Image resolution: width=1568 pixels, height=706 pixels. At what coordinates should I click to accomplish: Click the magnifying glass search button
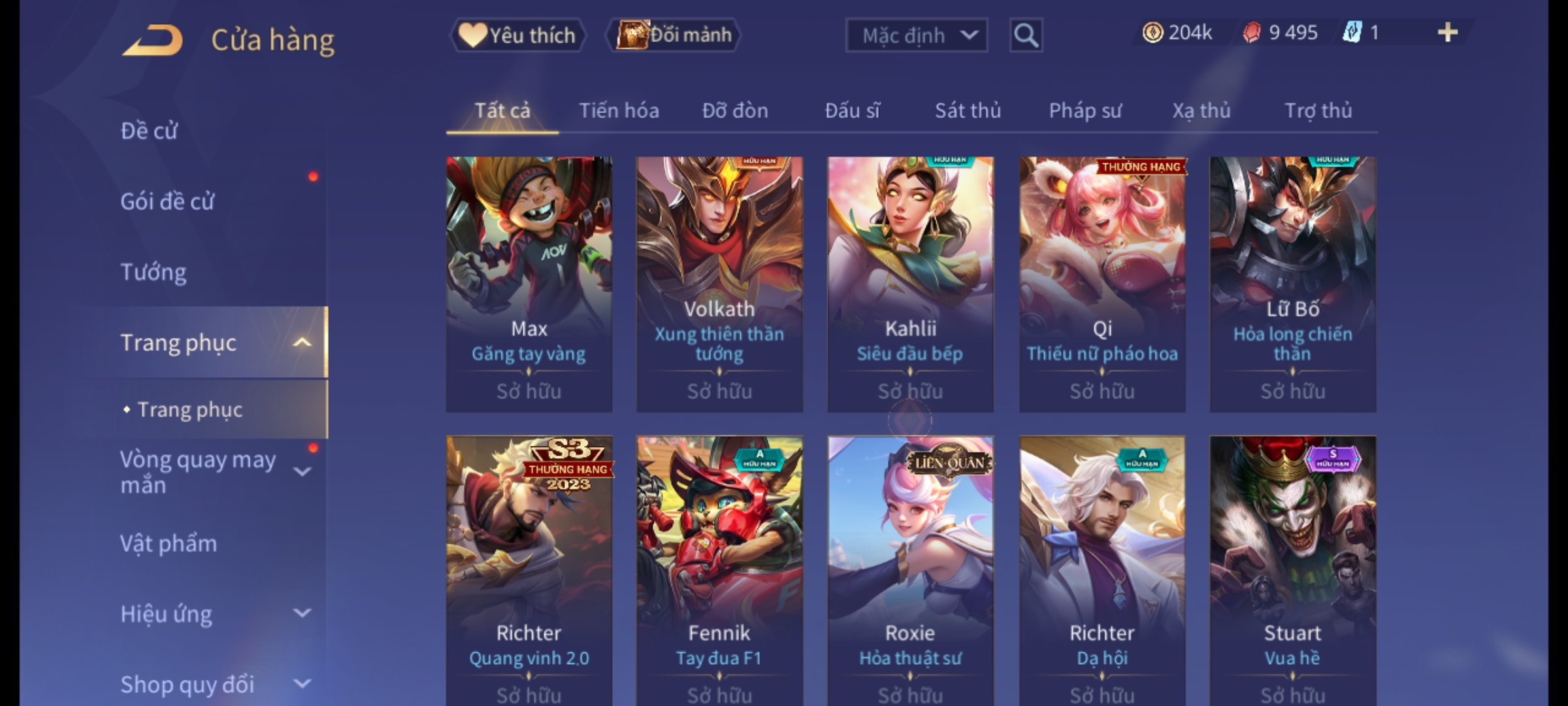[1026, 35]
